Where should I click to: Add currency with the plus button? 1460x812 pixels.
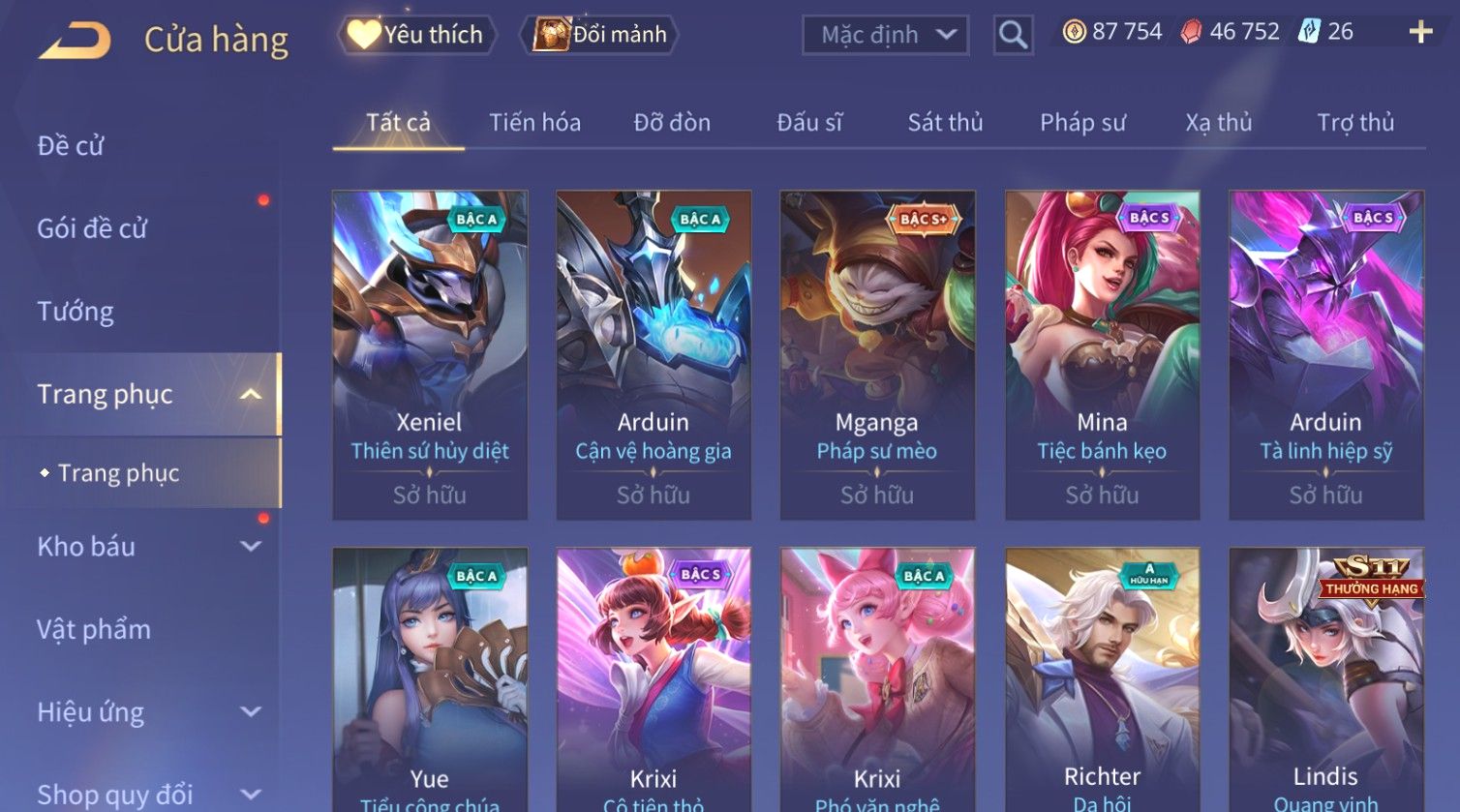click(x=1420, y=33)
